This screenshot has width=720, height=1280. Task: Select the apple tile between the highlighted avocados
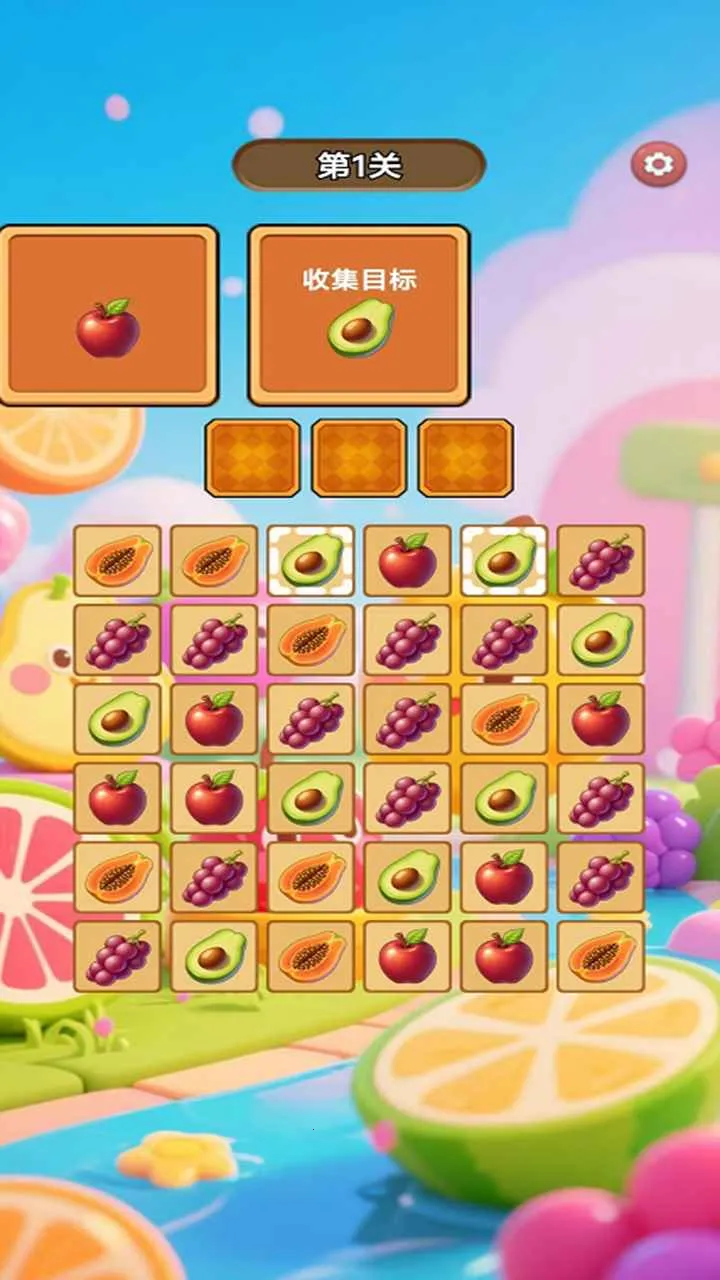[x=407, y=561]
